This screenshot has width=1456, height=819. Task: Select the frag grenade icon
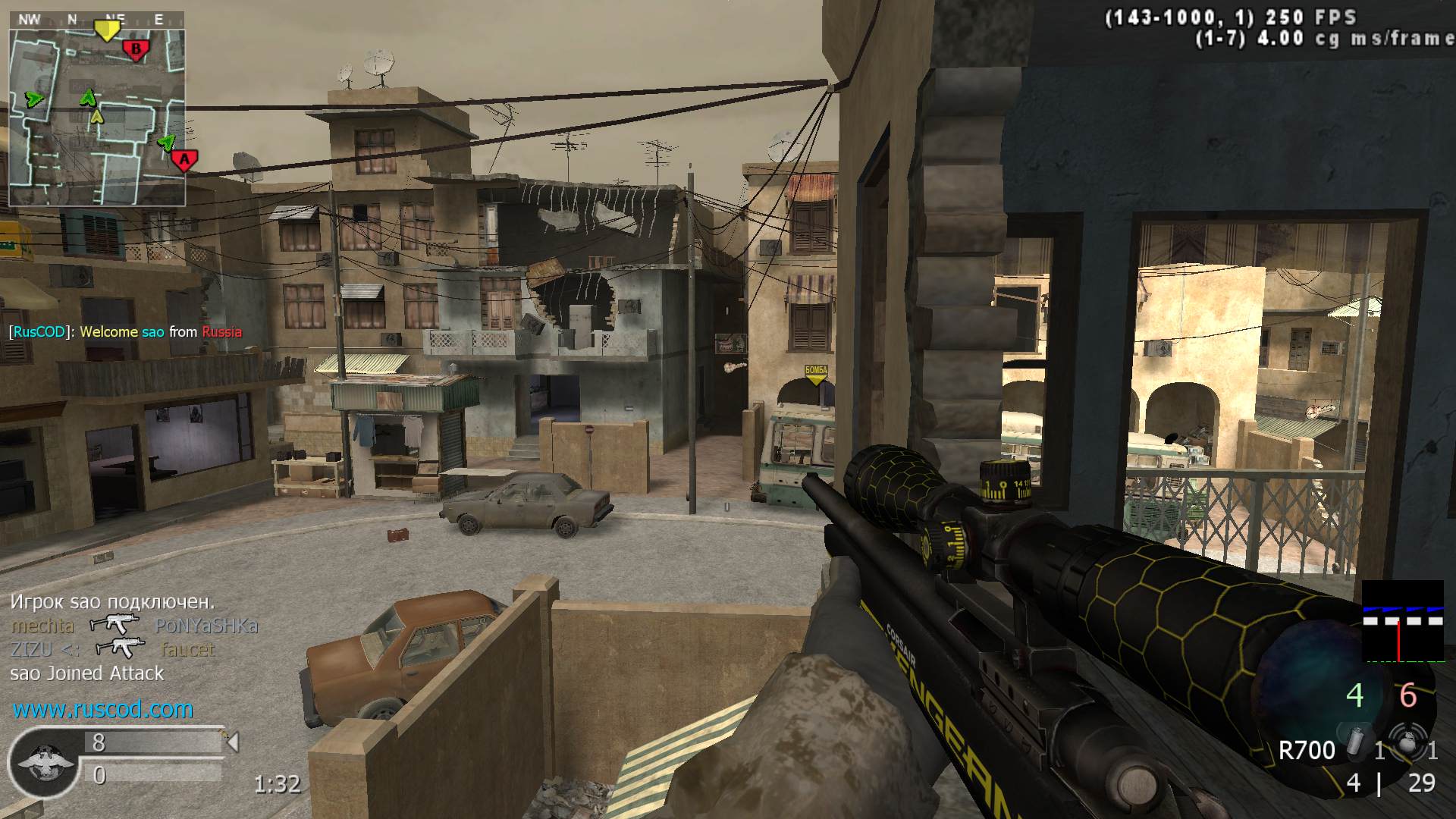(1407, 744)
